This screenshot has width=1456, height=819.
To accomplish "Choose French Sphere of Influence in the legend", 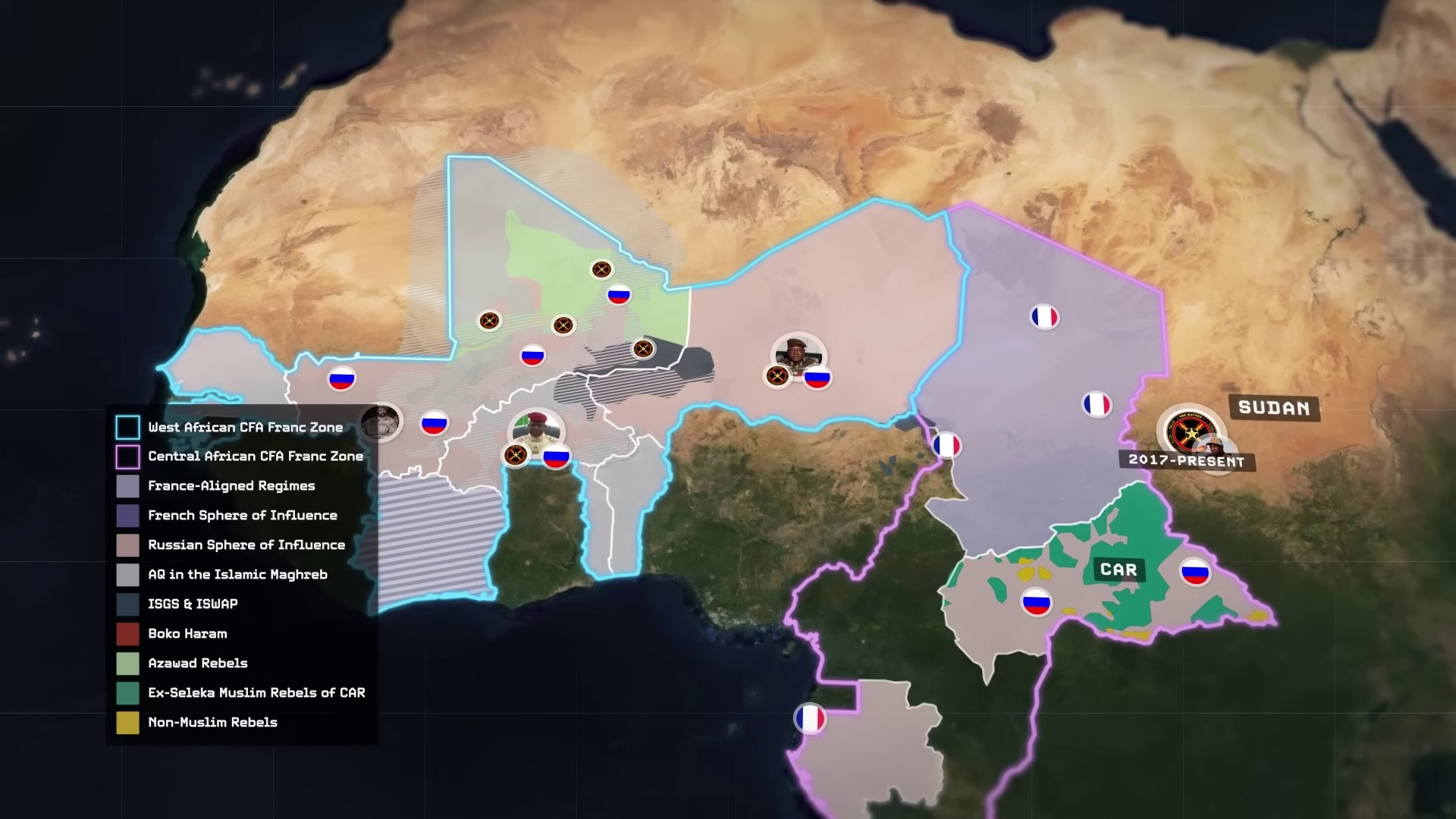I will click(242, 516).
